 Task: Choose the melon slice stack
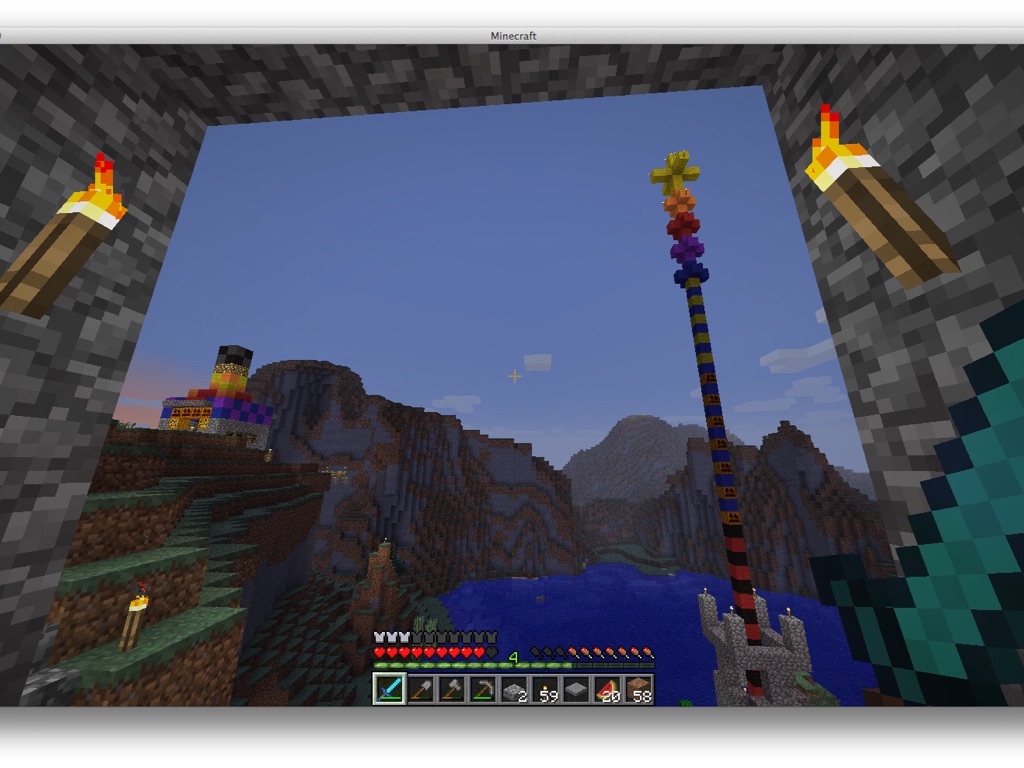point(607,689)
